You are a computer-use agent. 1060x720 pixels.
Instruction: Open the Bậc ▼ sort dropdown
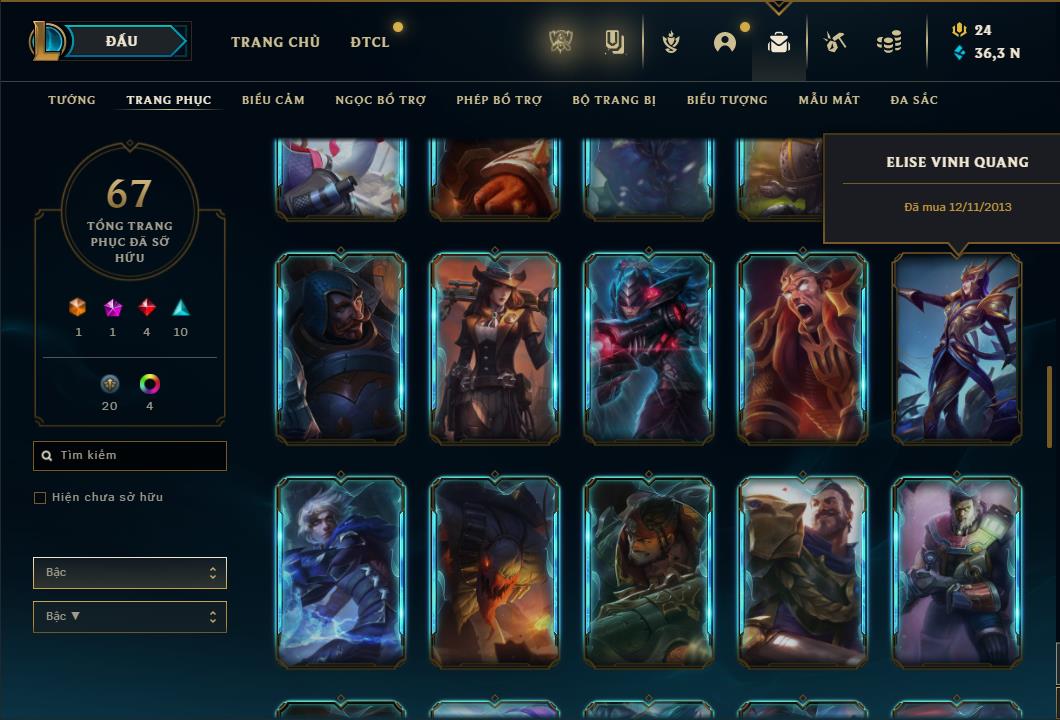(130, 617)
